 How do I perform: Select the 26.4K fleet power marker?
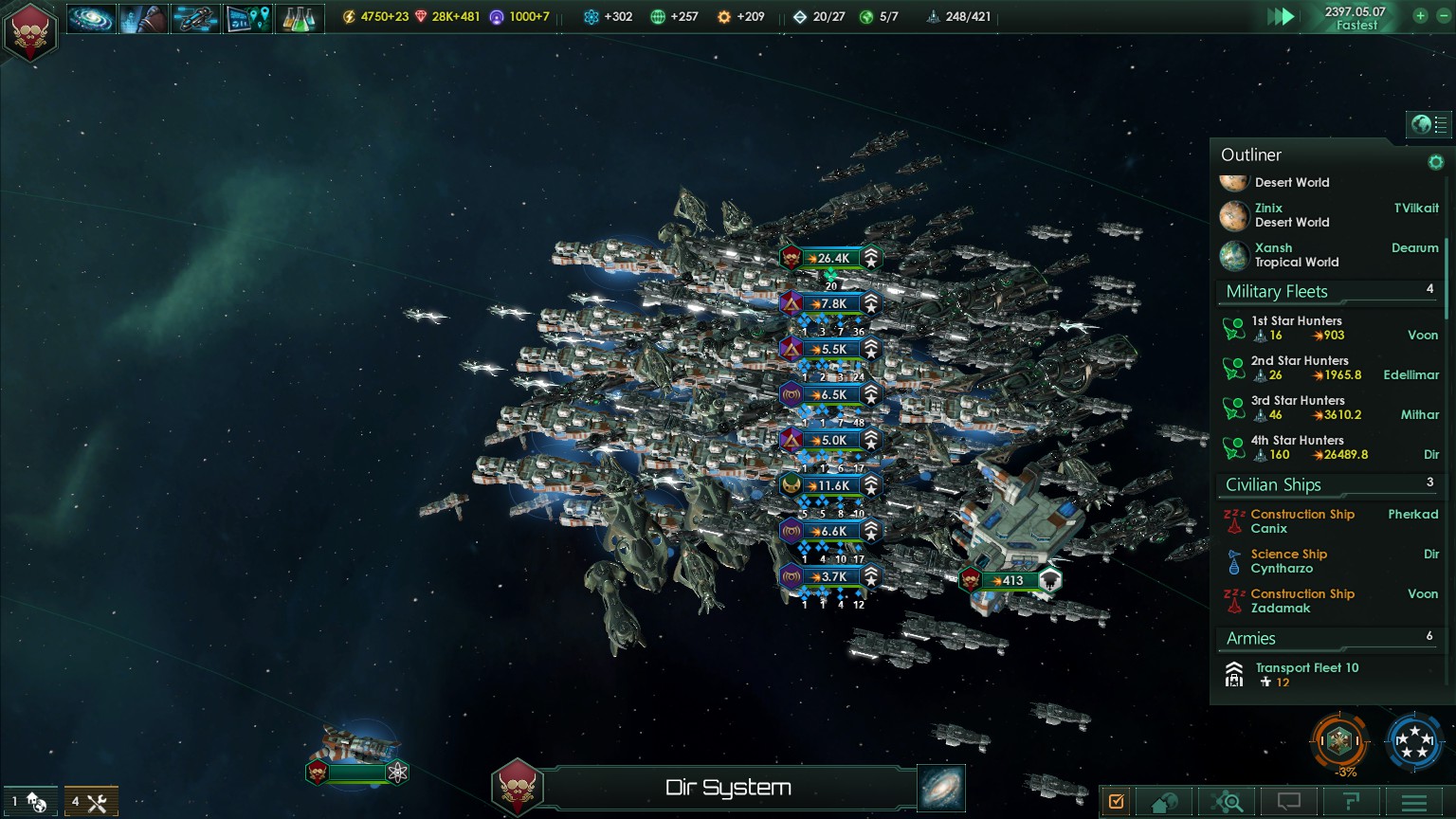831,258
